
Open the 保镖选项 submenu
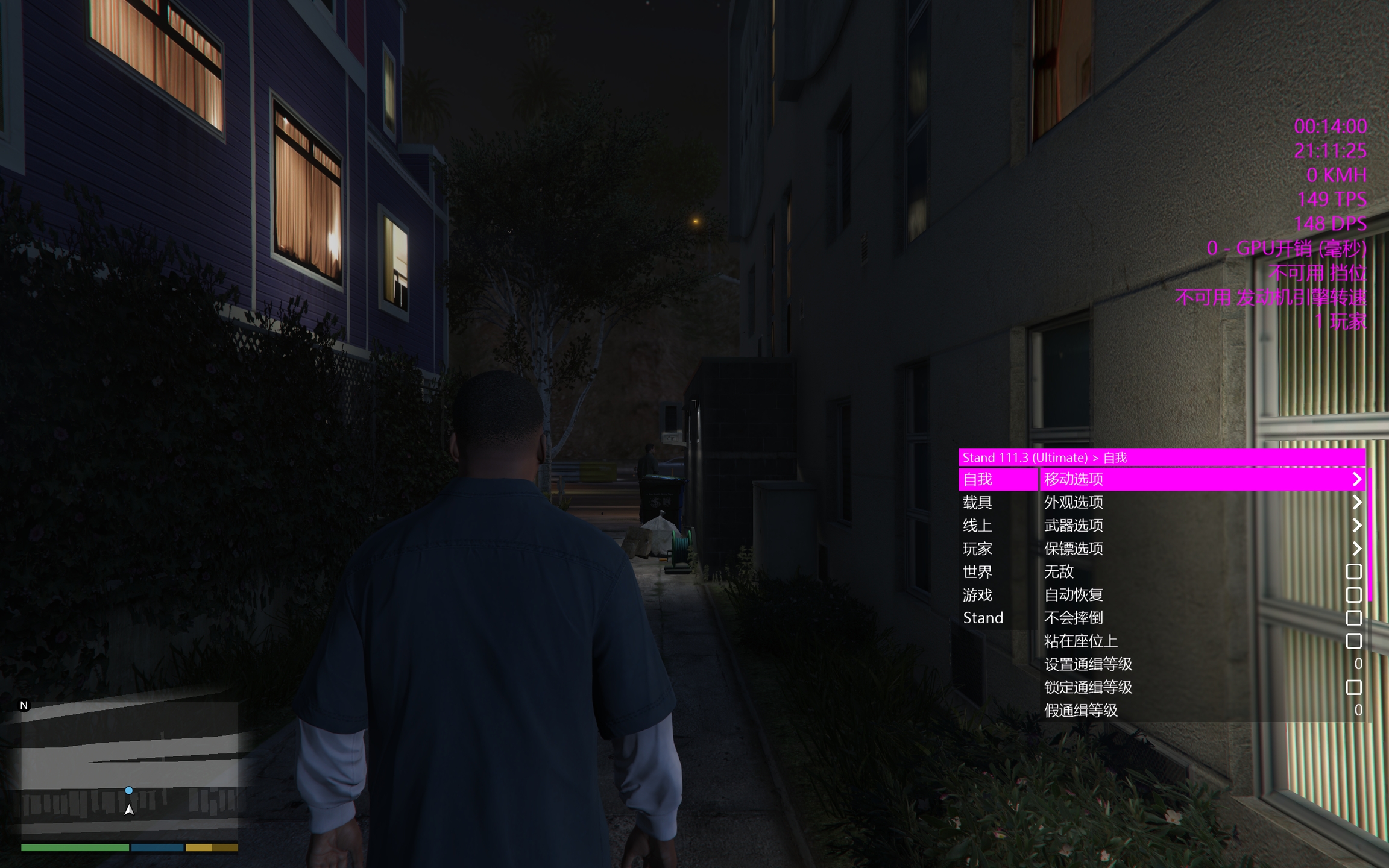point(1200,549)
